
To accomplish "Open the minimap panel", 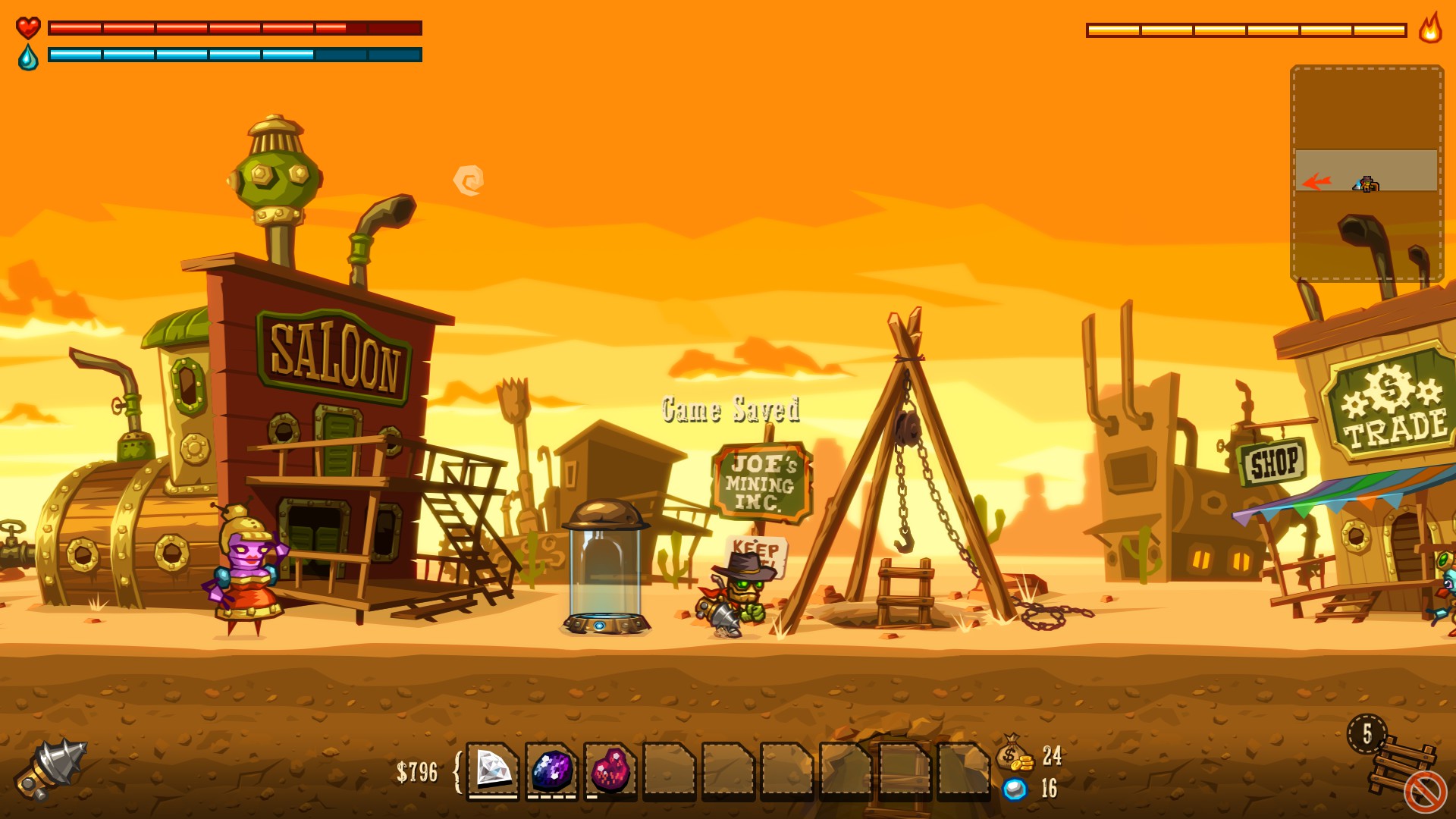I will [1367, 173].
